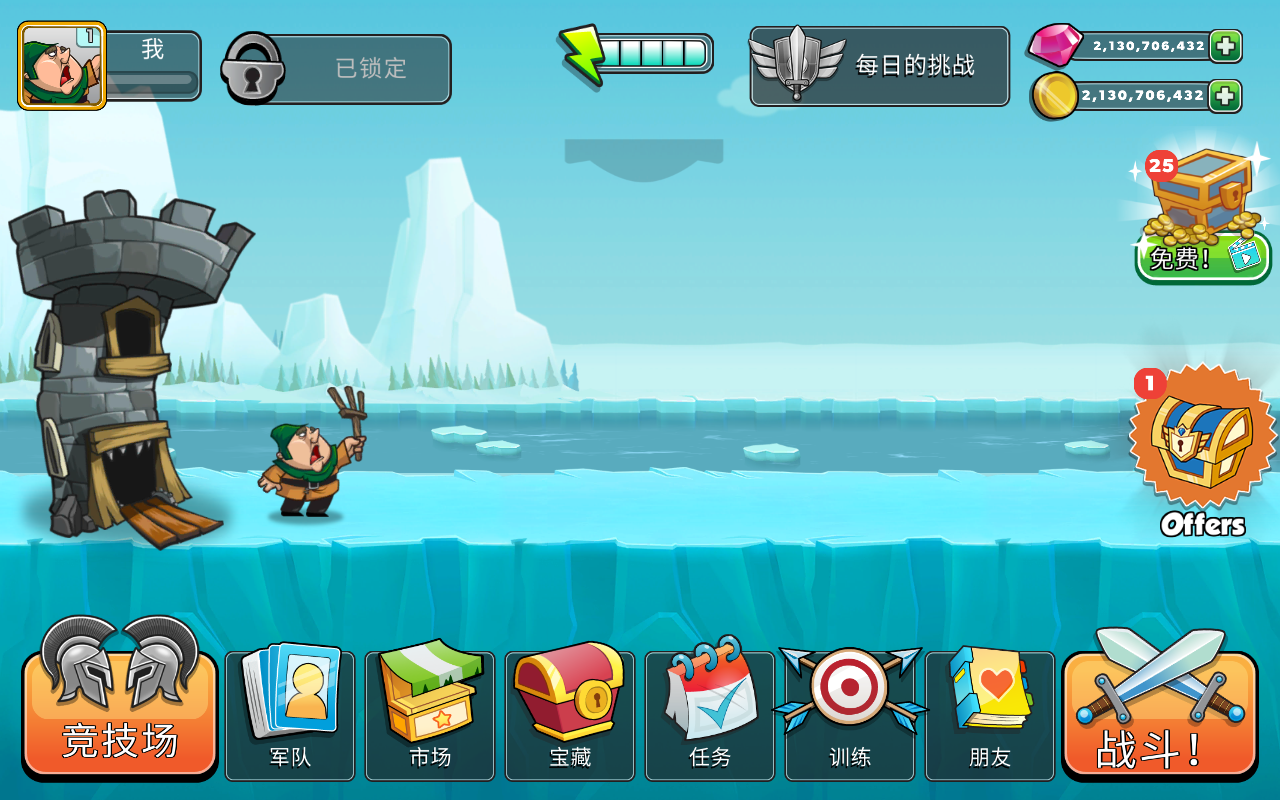The width and height of the screenshot is (1280, 800).
Task: Open the 朋友 friends book
Action: click(989, 712)
